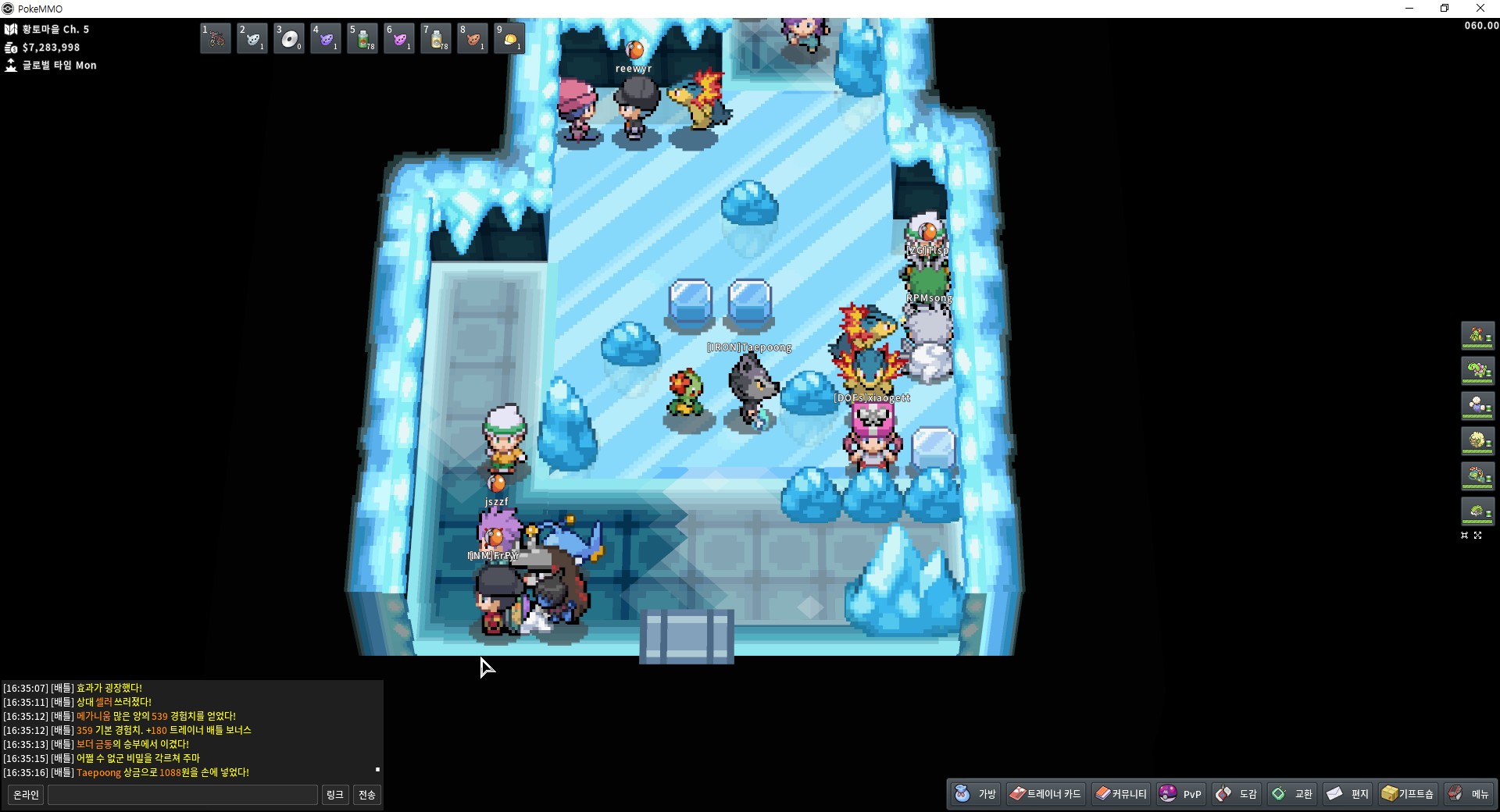1500x812 pixels.
Task: Open the 도감 Pokédex
Action: (1237, 794)
